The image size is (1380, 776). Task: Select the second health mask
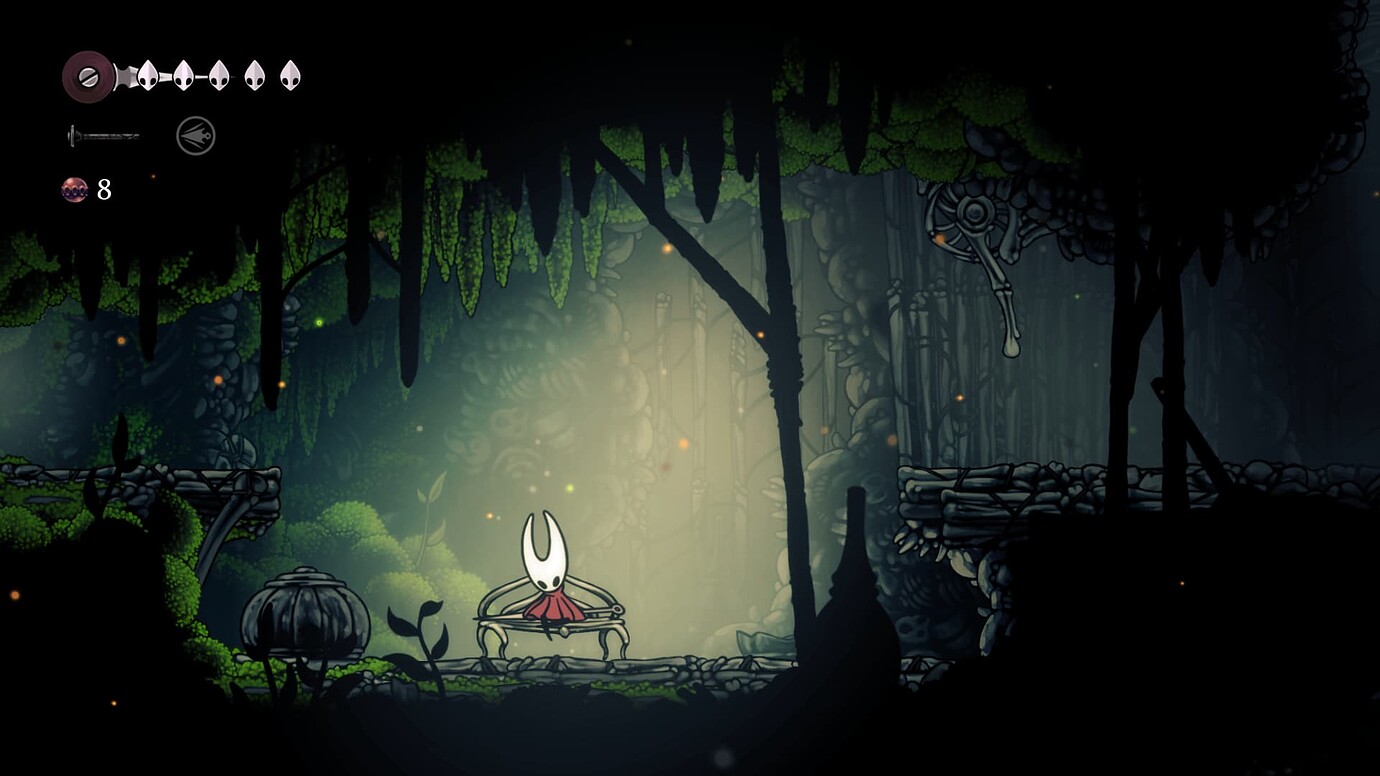(x=185, y=74)
